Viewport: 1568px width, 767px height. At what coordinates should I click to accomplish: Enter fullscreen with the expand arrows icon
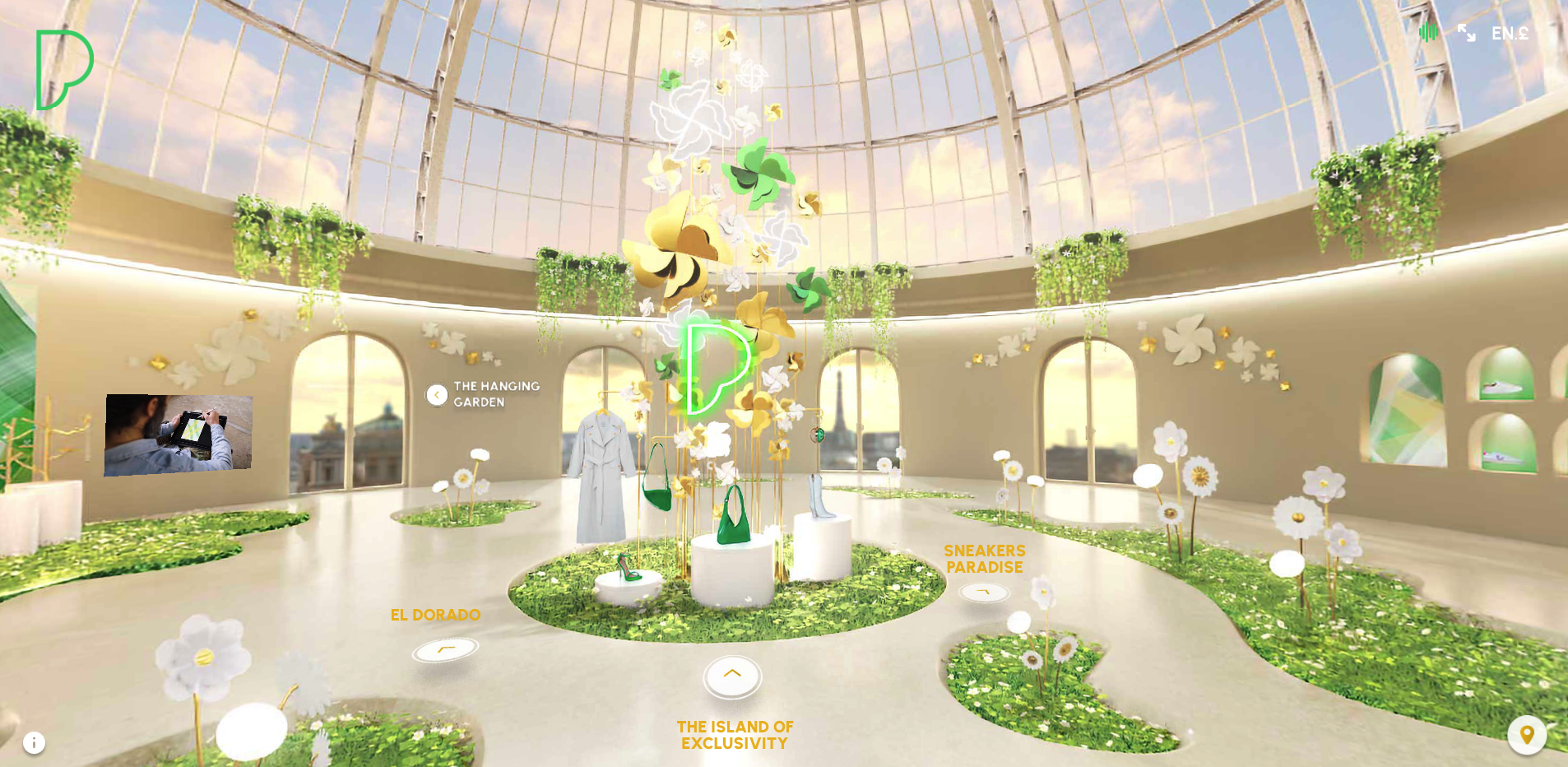tap(1466, 33)
